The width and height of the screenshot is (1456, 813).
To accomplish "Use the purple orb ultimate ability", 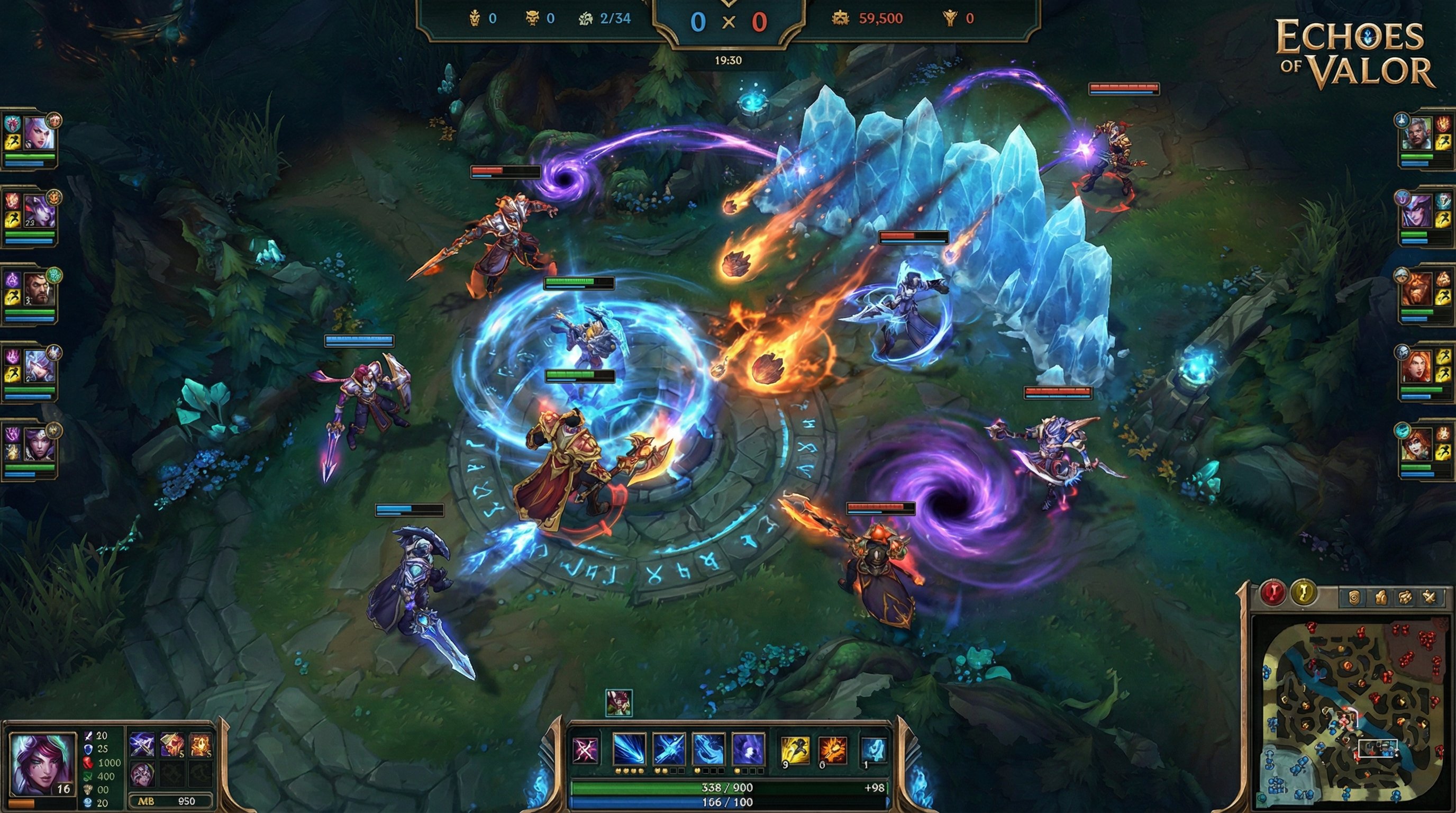I will (x=748, y=749).
